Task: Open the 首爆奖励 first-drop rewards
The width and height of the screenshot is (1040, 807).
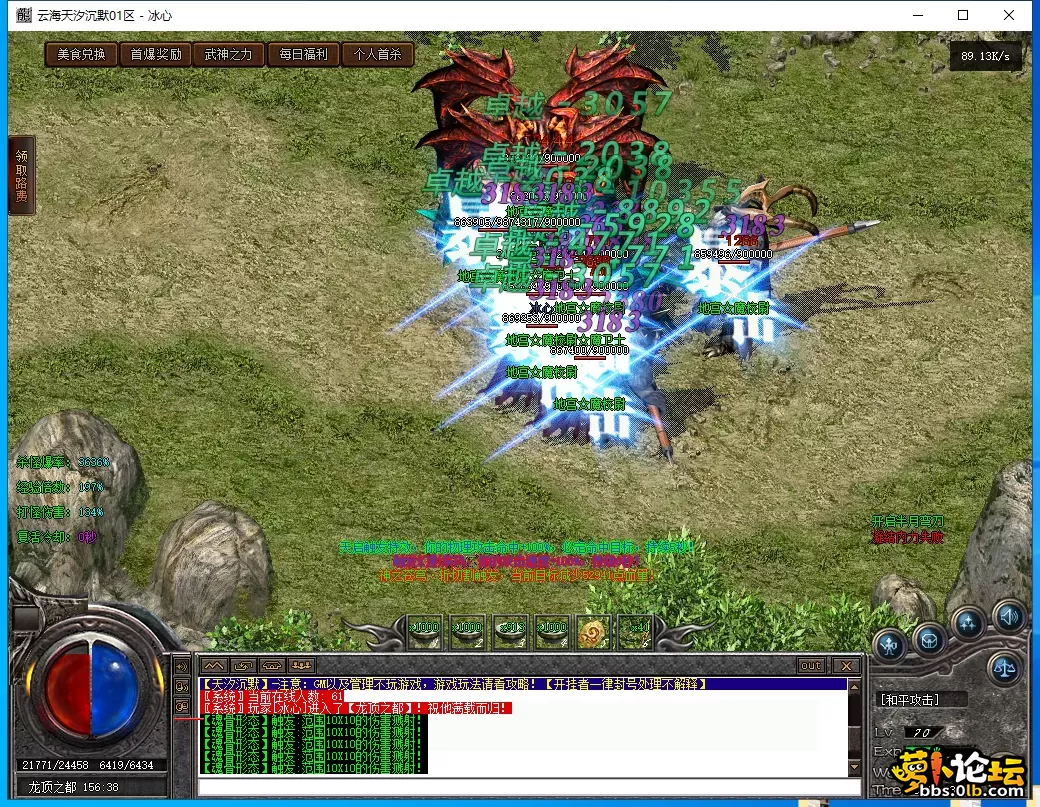Action: [x=155, y=54]
